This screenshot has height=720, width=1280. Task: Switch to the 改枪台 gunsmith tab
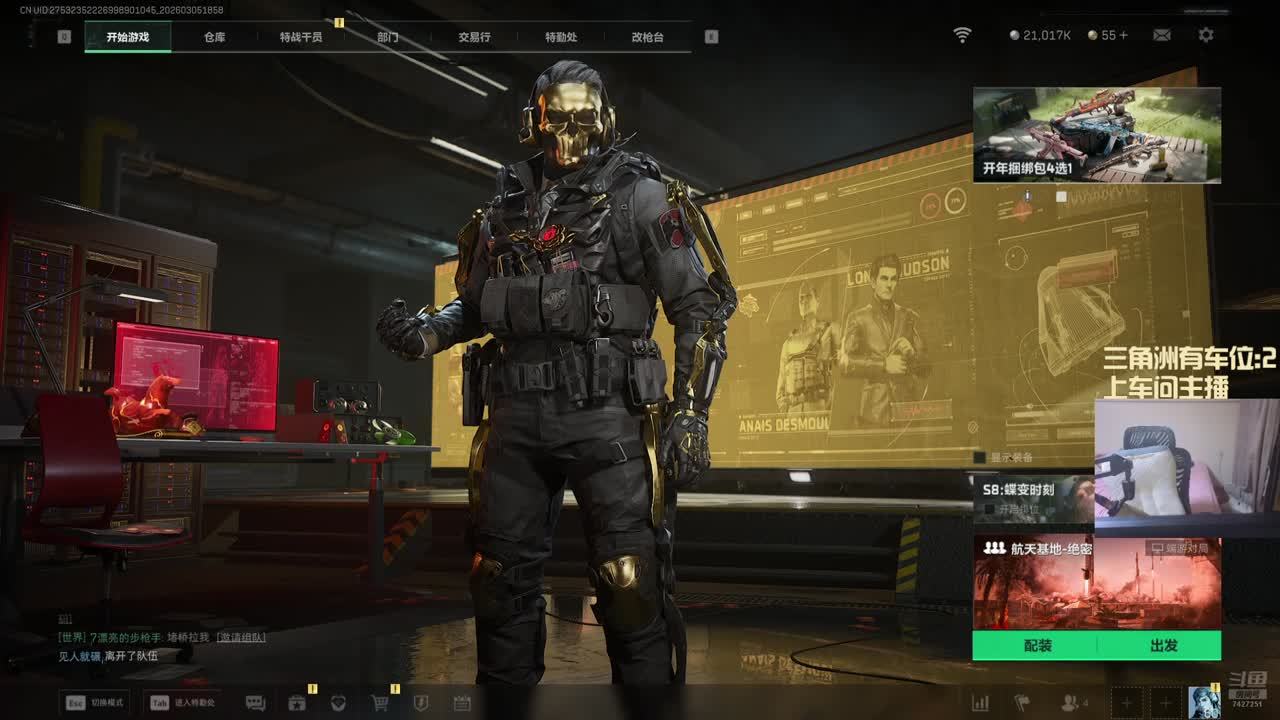point(647,37)
